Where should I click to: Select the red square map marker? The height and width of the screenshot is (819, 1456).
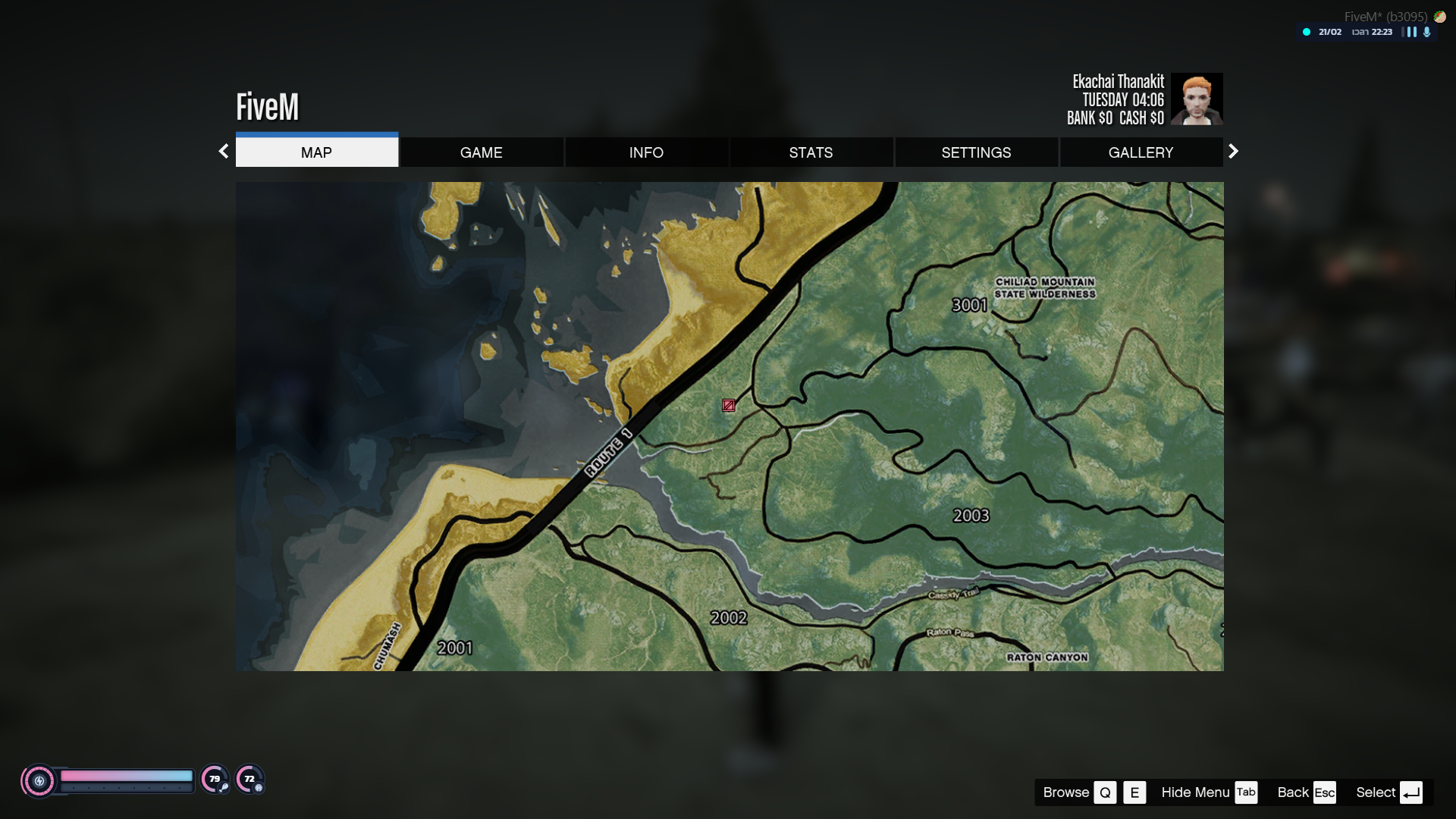pyautogui.click(x=729, y=406)
